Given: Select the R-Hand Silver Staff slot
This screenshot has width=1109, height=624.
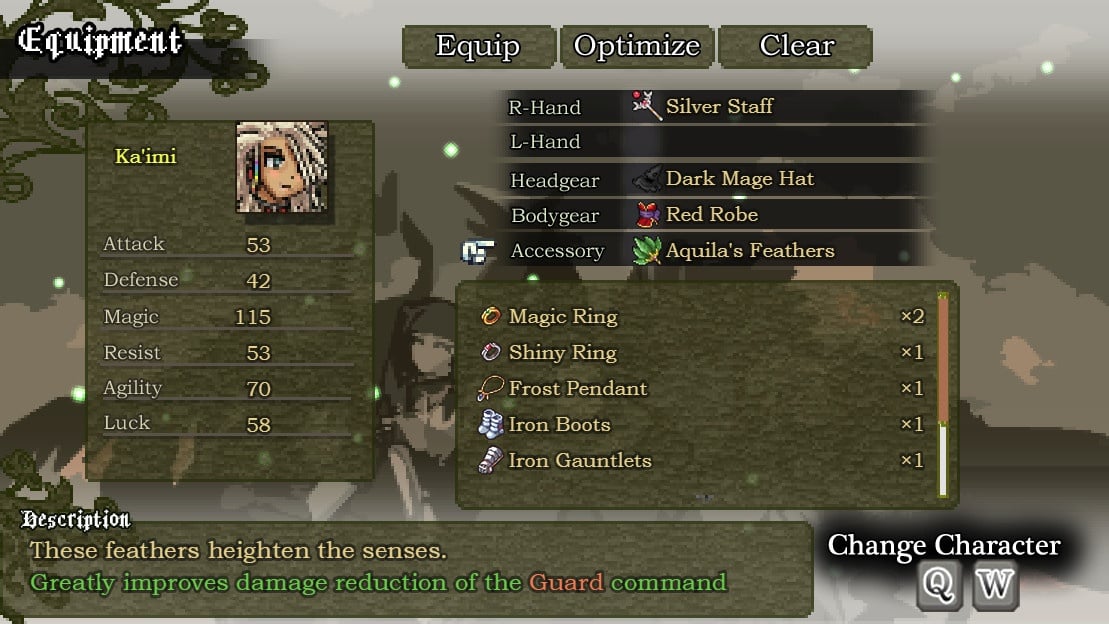Looking at the screenshot, I should pyautogui.click(x=718, y=106).
